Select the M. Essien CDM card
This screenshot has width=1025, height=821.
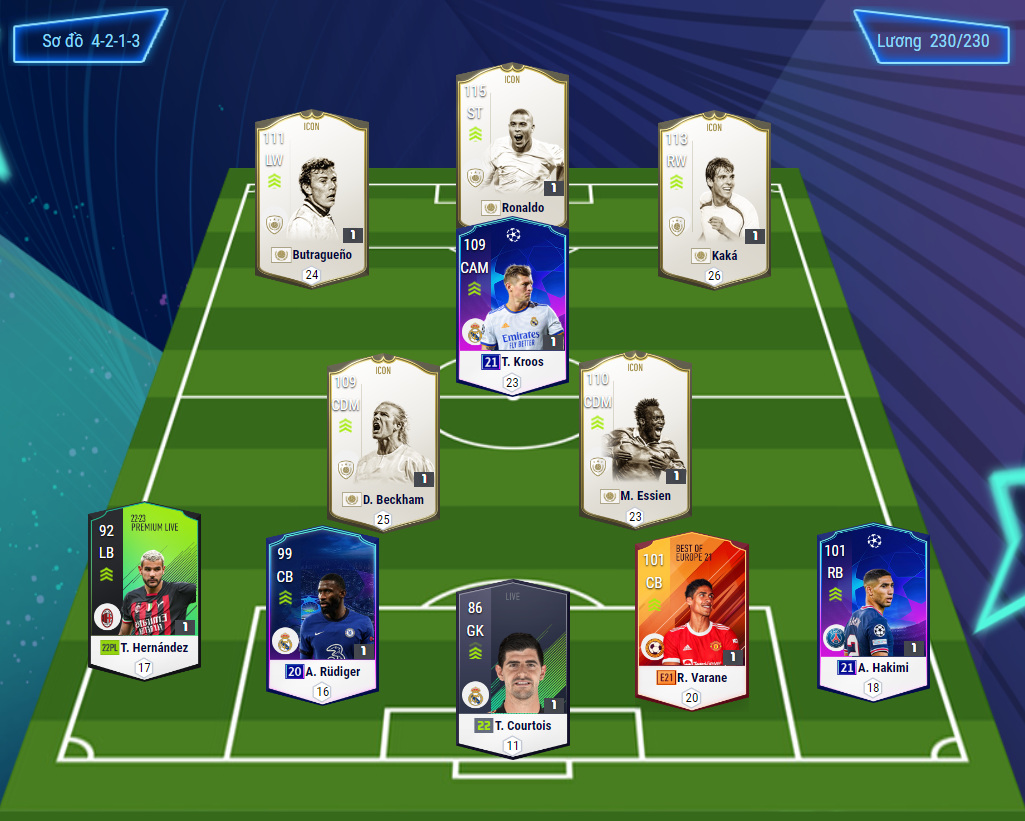tap(635, 435)
